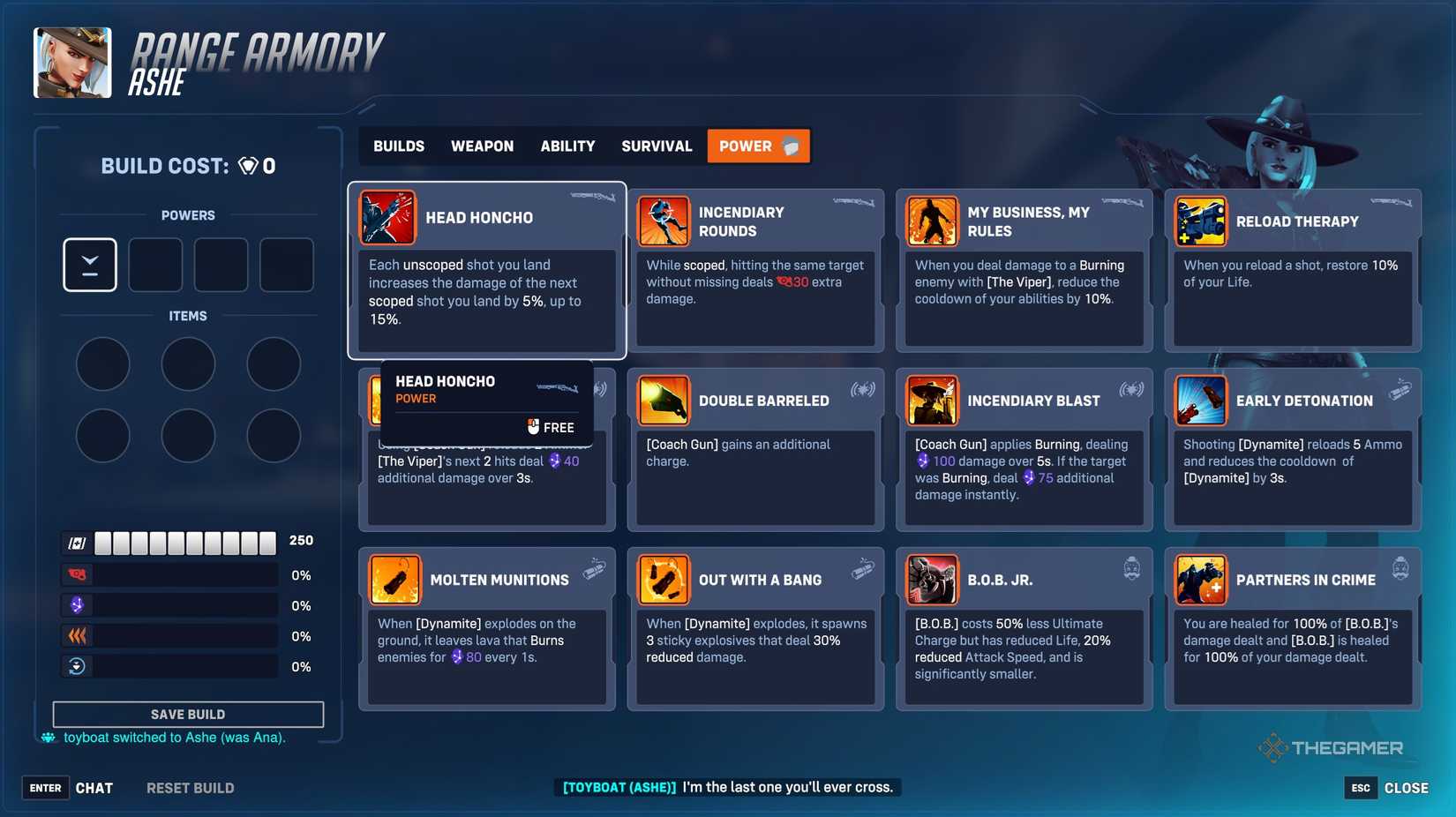Viewport: 1456px width, 817px height.
Task: Click the Early Detonation dynamite icon
Action: pos(1202,401)
